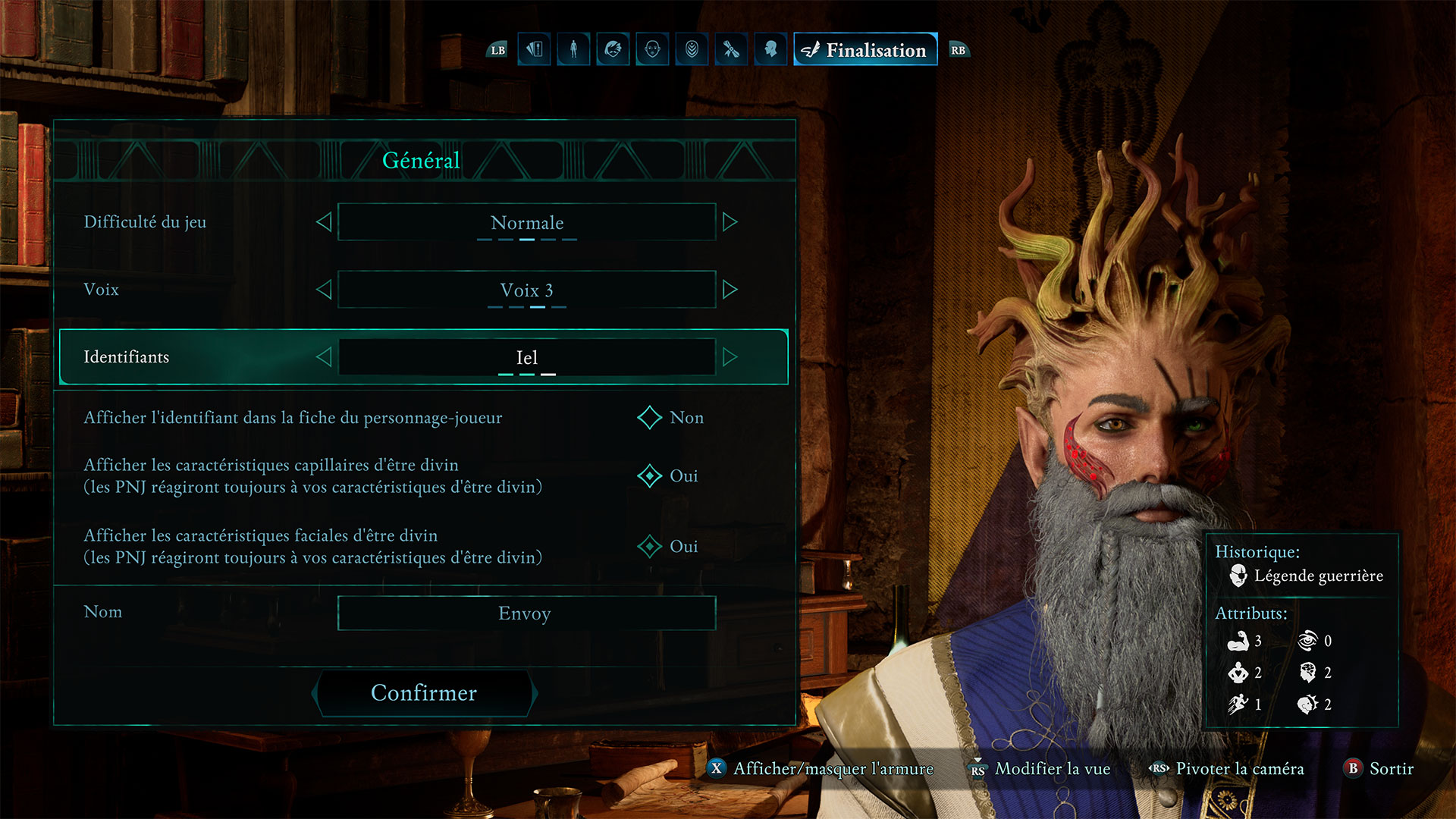This screenshot has height=819, width=1456.
Task: Increase Difficulté du jeu with the right arrow
Action: coord(730,222)
